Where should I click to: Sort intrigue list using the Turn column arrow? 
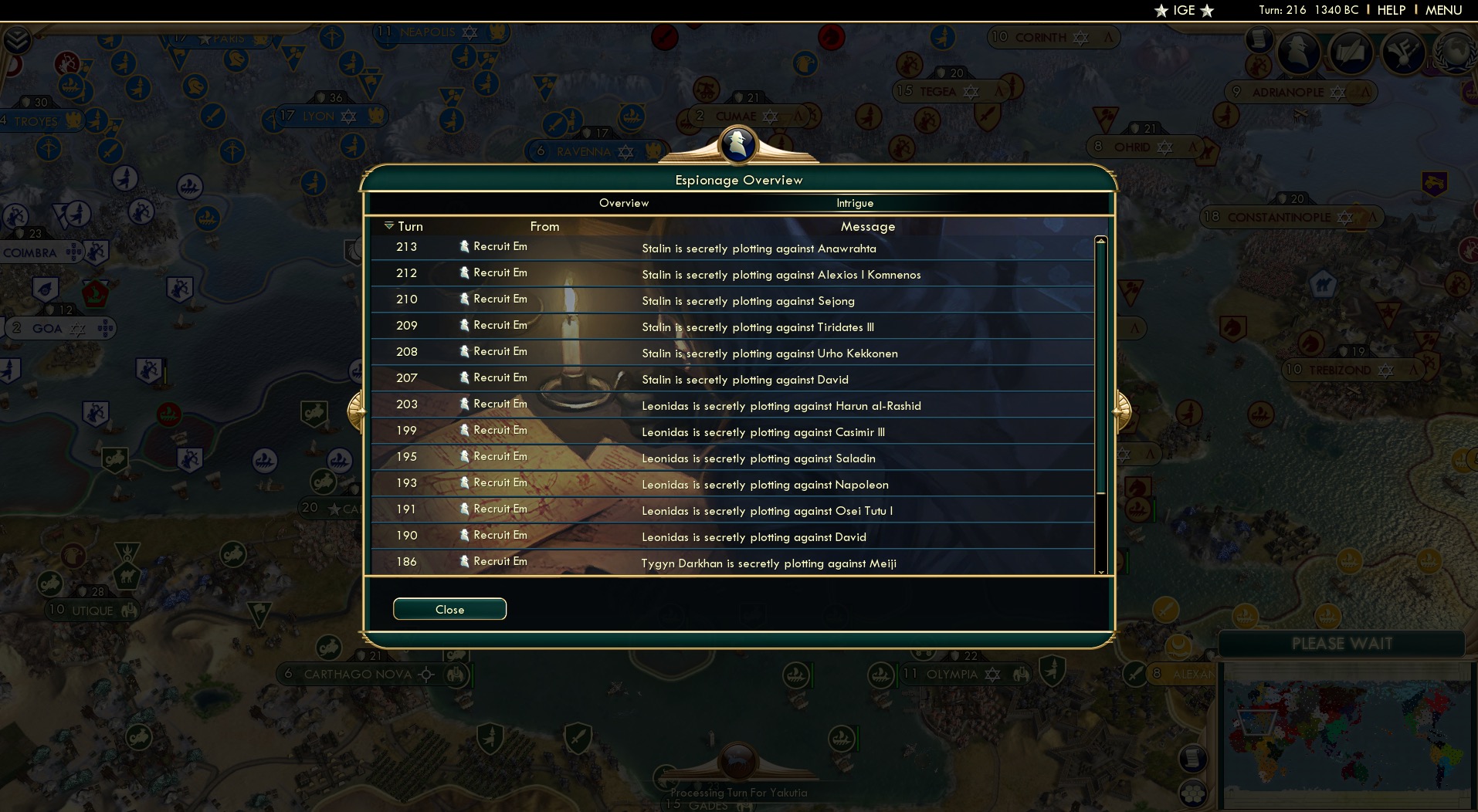coord(389,225)
